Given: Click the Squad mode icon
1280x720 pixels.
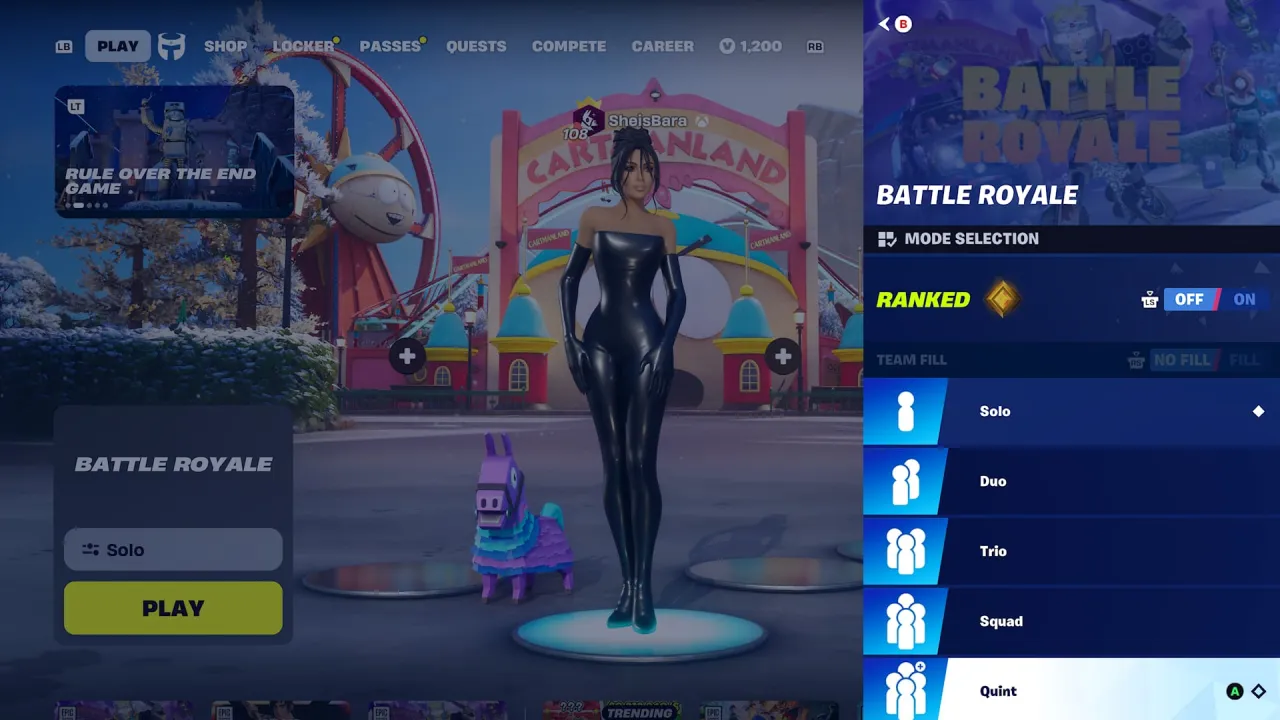Looking at the screenshot, I should pos(905,621).
